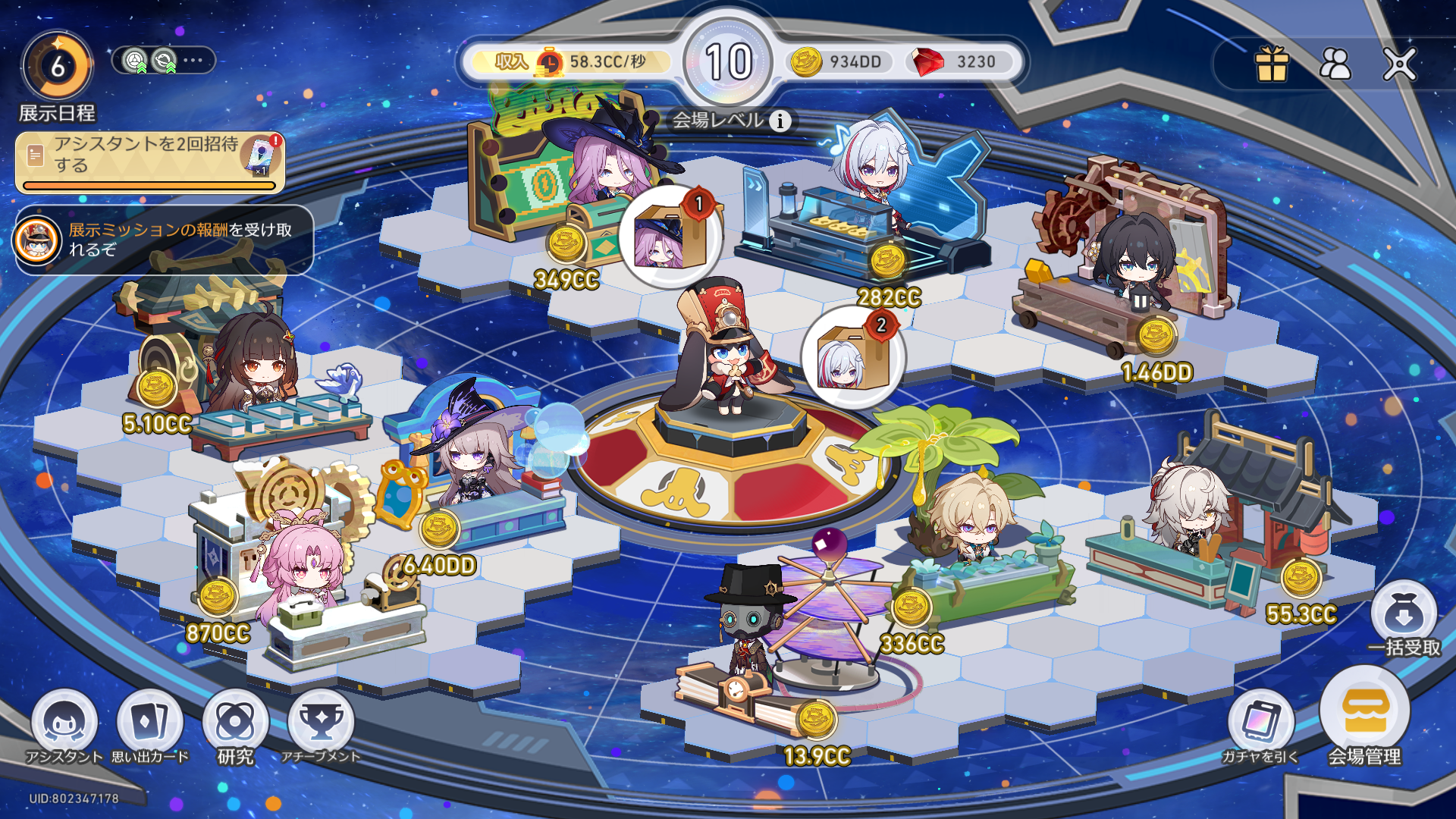The height and width of the screenshot is (819, 1456).
Task: Claim 展示ミッション reward notification
Action: pyautogui.click(x=164, y=240)
